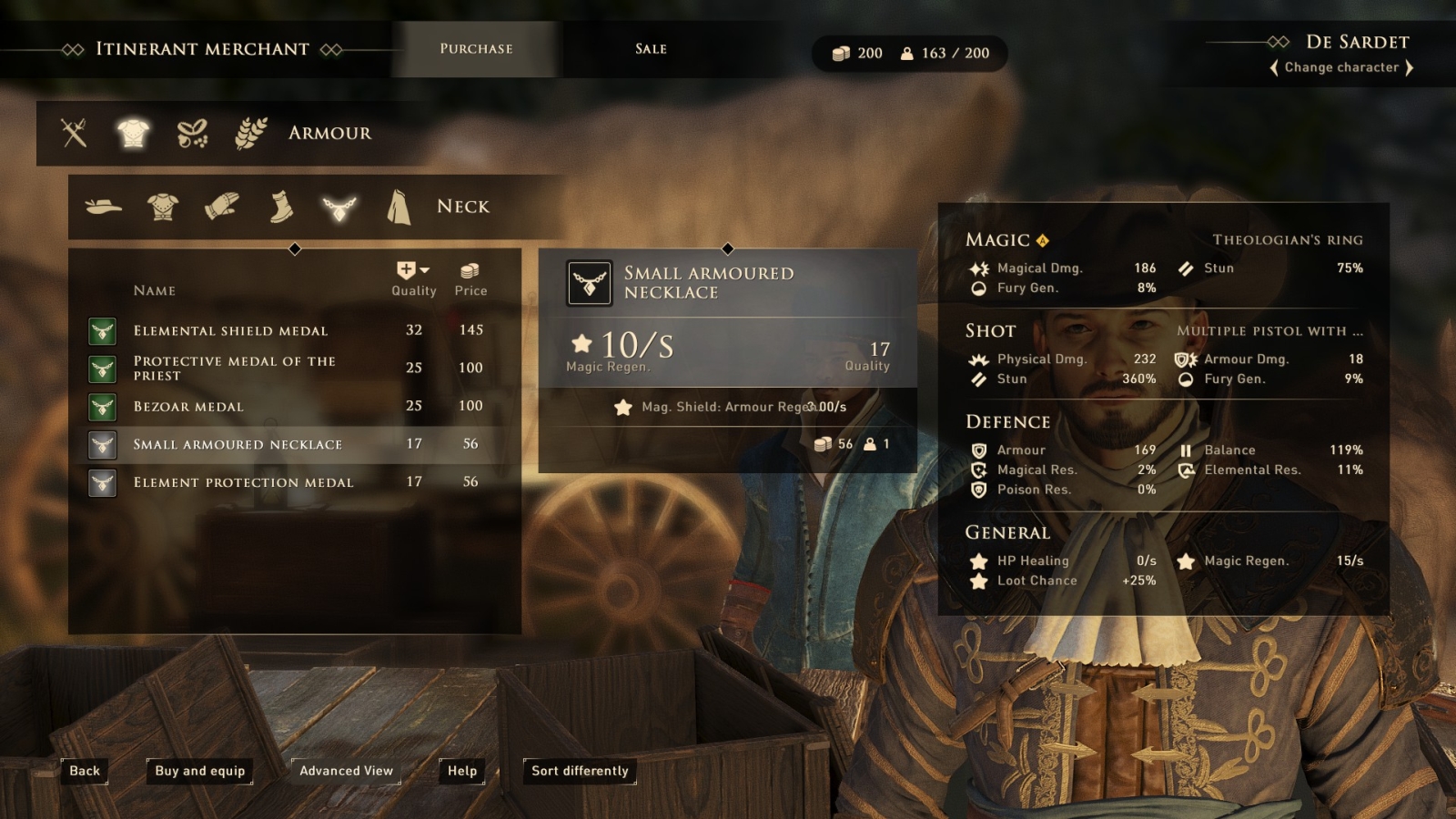
Task: Pick the Bezoar Medal row
Action: pyautogui.click(x=188, y=407)
